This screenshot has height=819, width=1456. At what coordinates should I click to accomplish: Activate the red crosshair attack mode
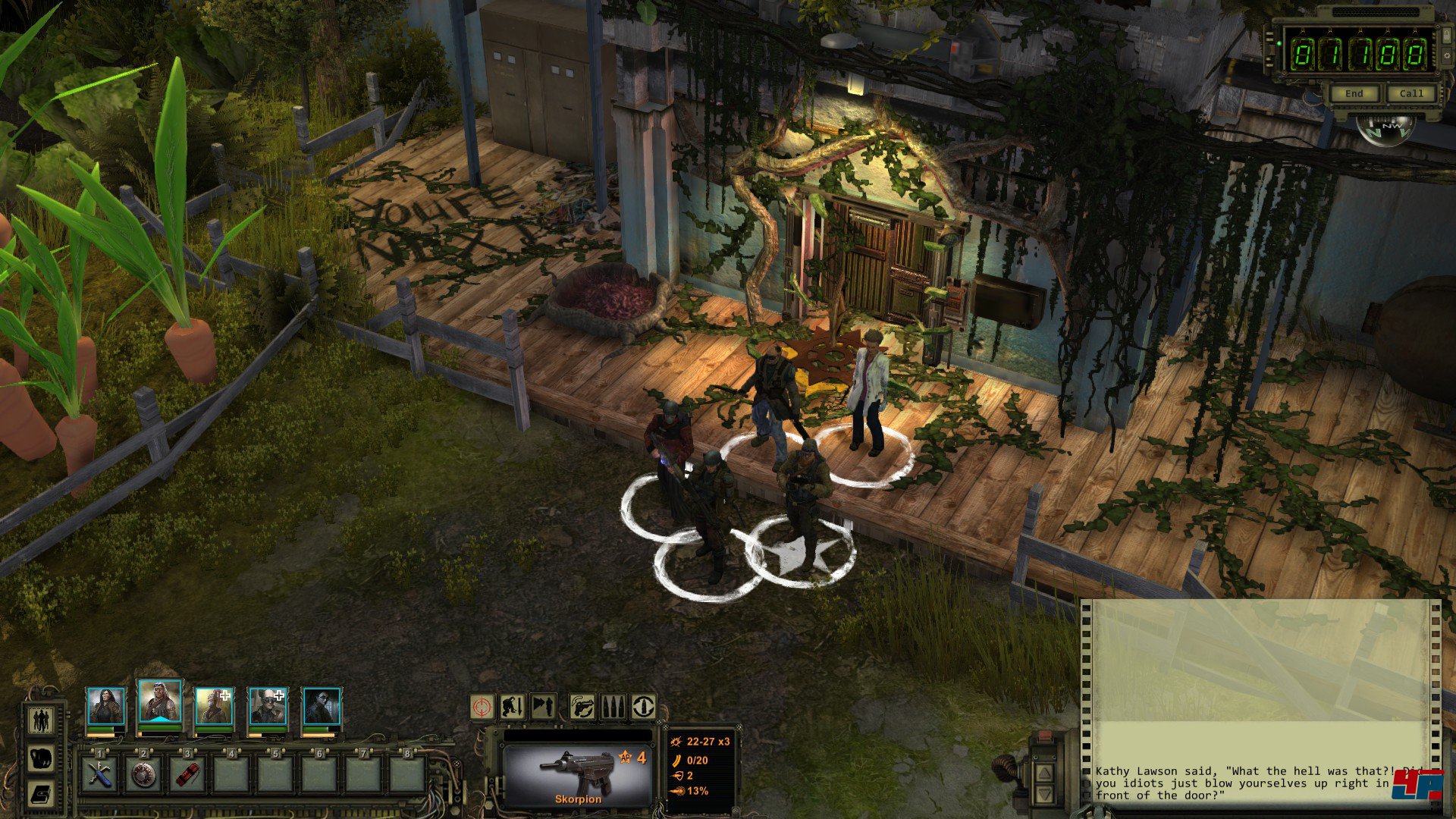(x=482, y=707)
